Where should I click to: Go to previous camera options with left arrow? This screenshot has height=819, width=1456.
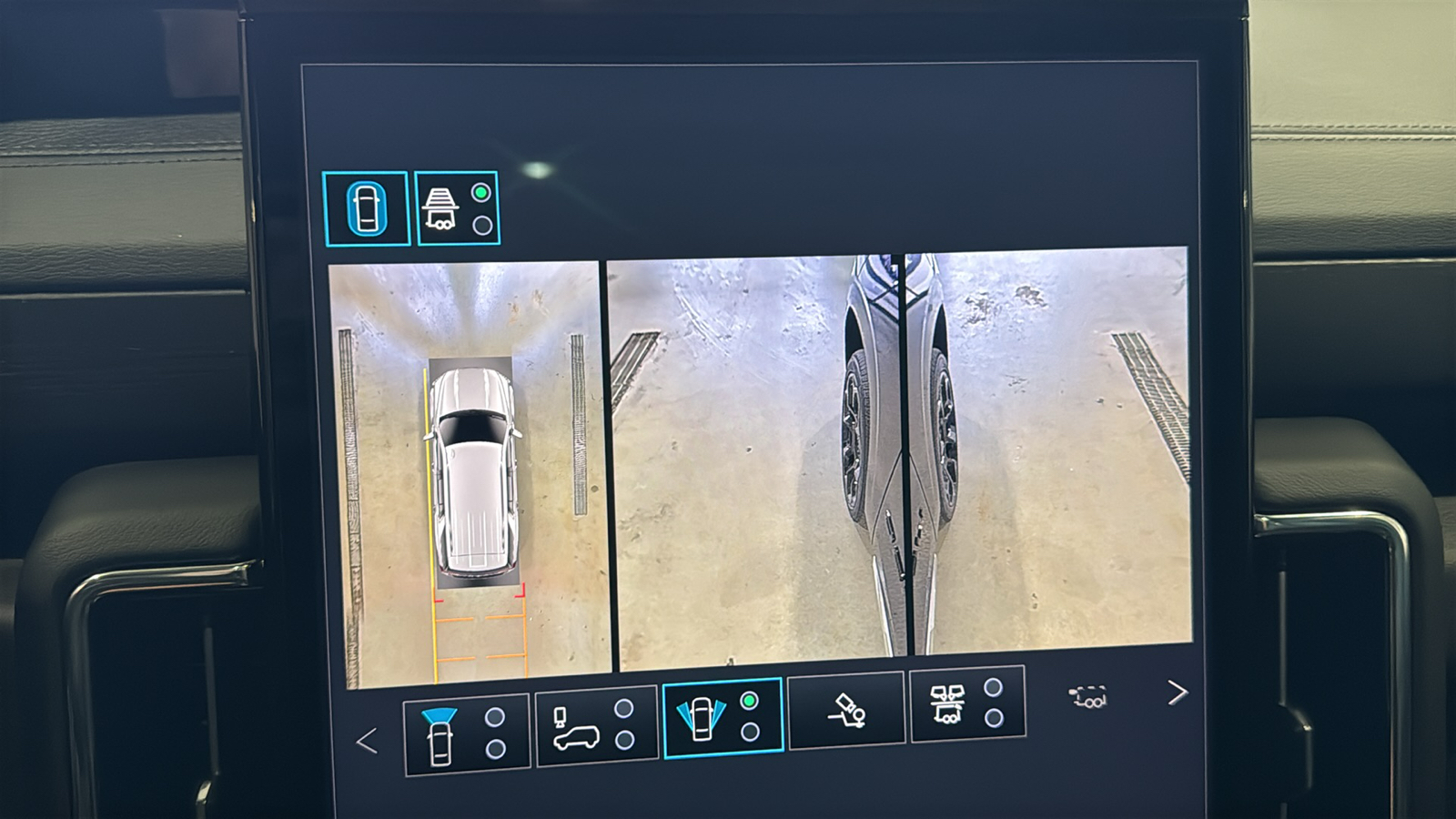tap(367, 741)
